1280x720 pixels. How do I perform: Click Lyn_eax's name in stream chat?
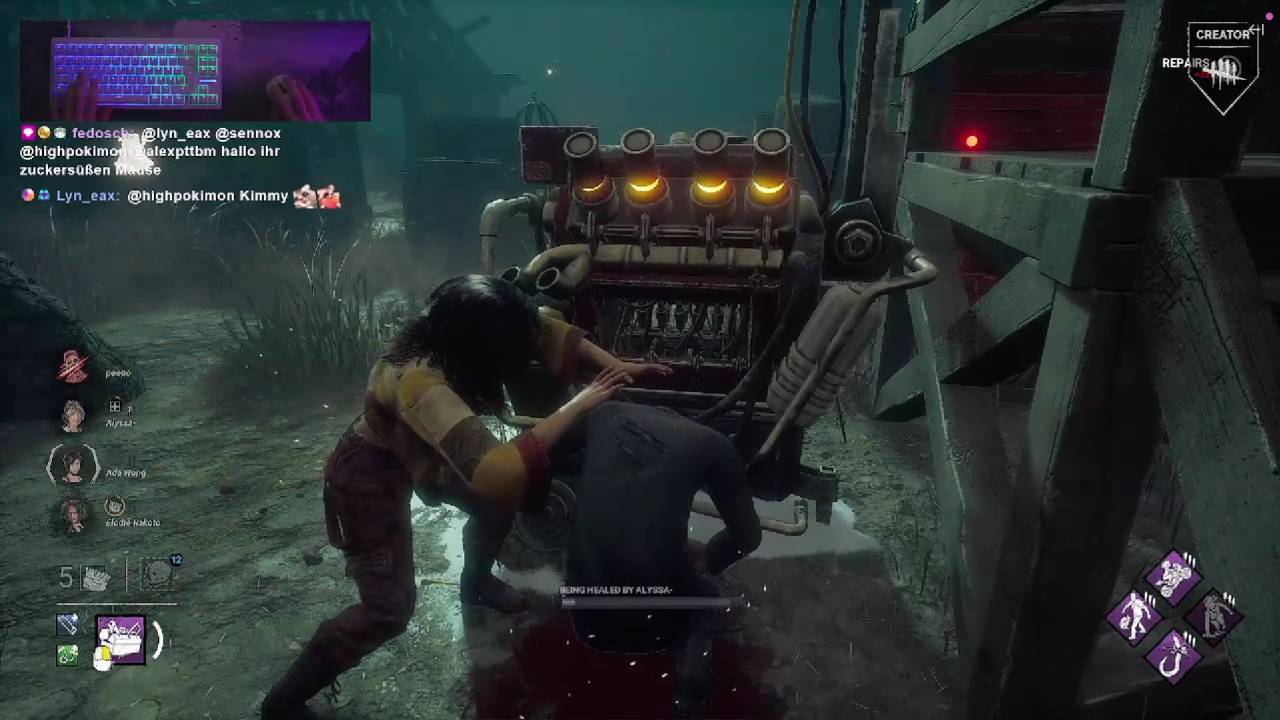coord(87,196)
